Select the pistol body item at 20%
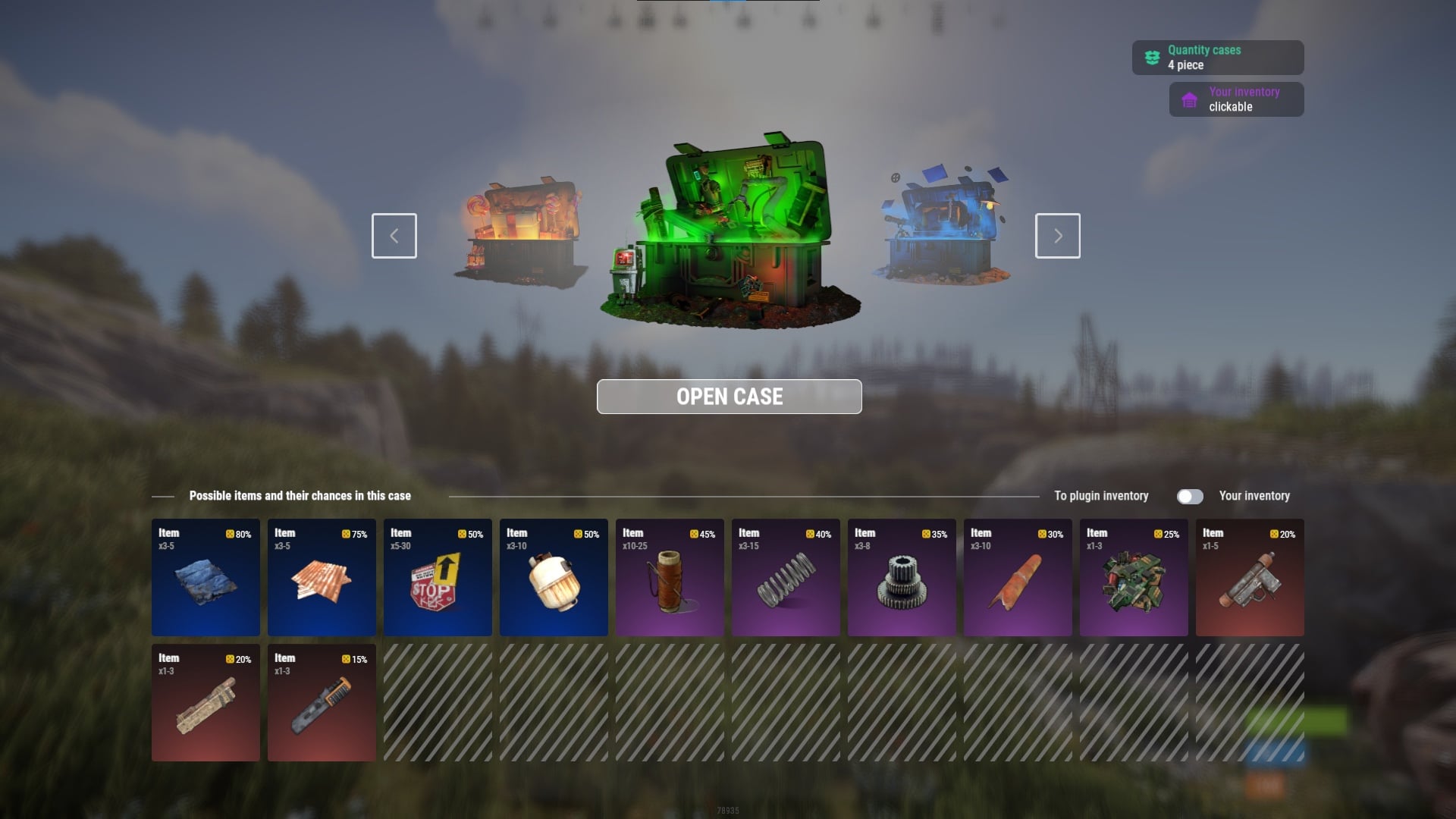This screenshot has height=819, width=1456. [x=1250, y=577]
